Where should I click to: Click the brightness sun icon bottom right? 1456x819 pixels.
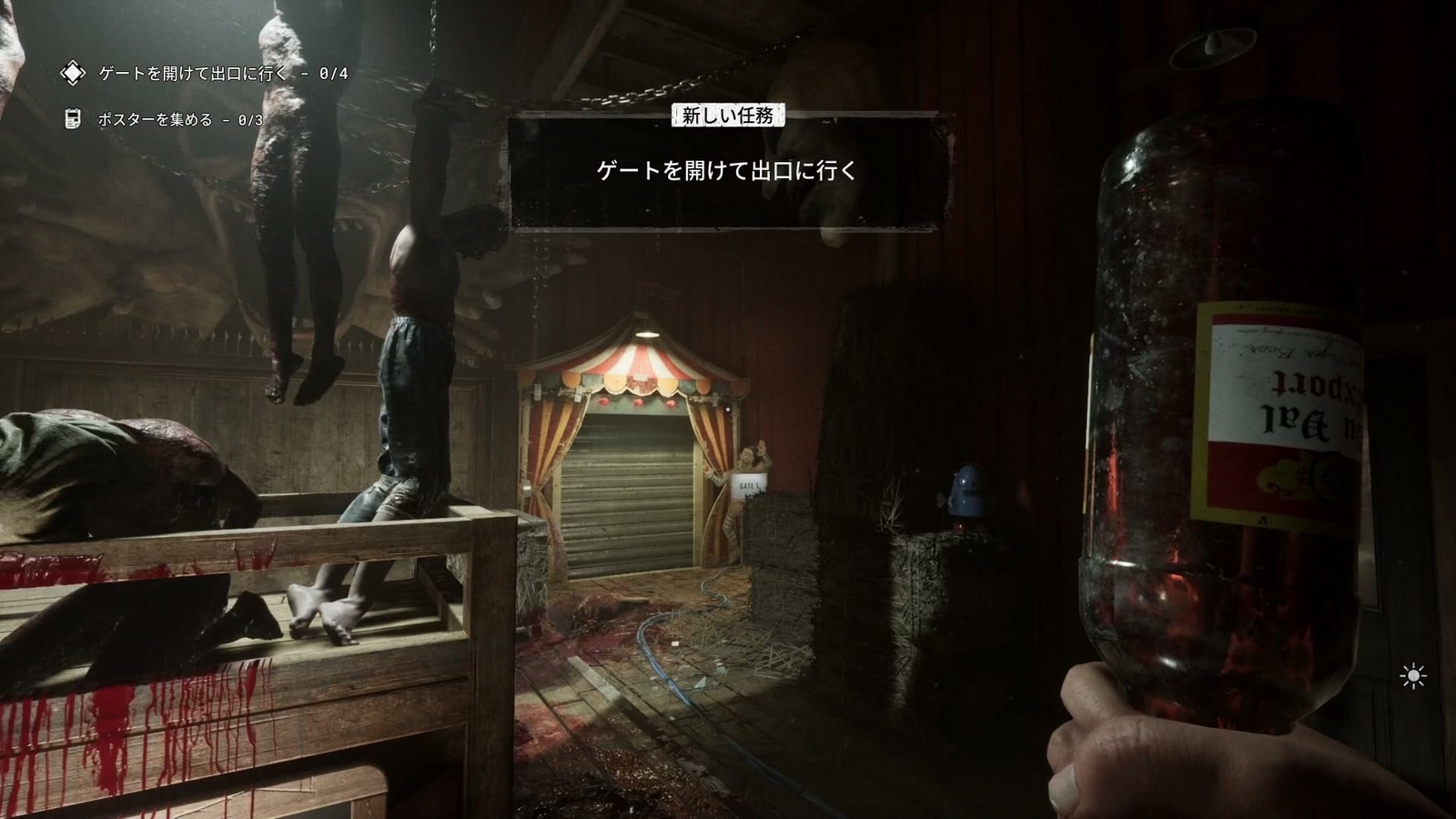pyautogui.click(x=1411, y=674)
